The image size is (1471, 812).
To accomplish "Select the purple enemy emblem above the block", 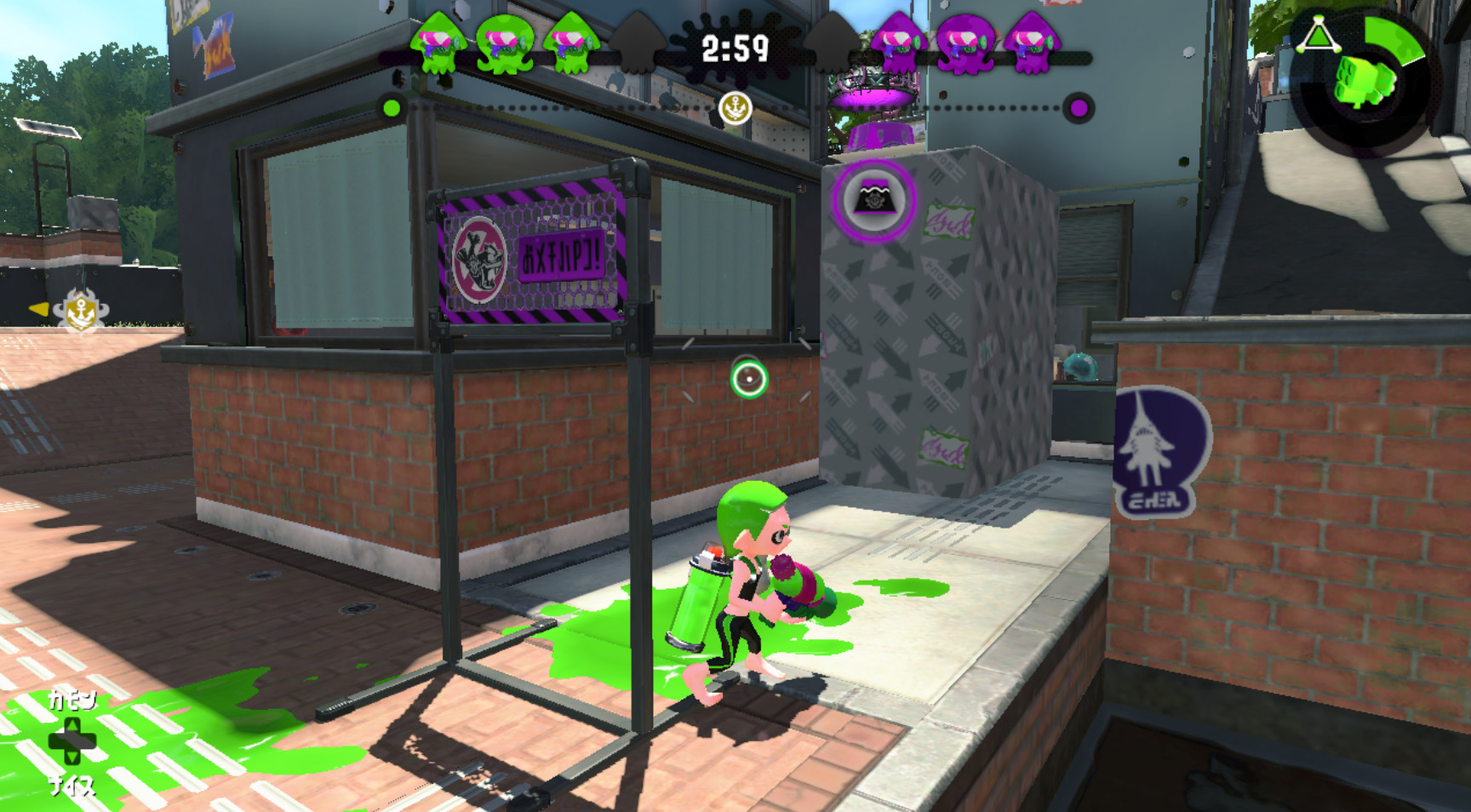I will tap(873, 197).
